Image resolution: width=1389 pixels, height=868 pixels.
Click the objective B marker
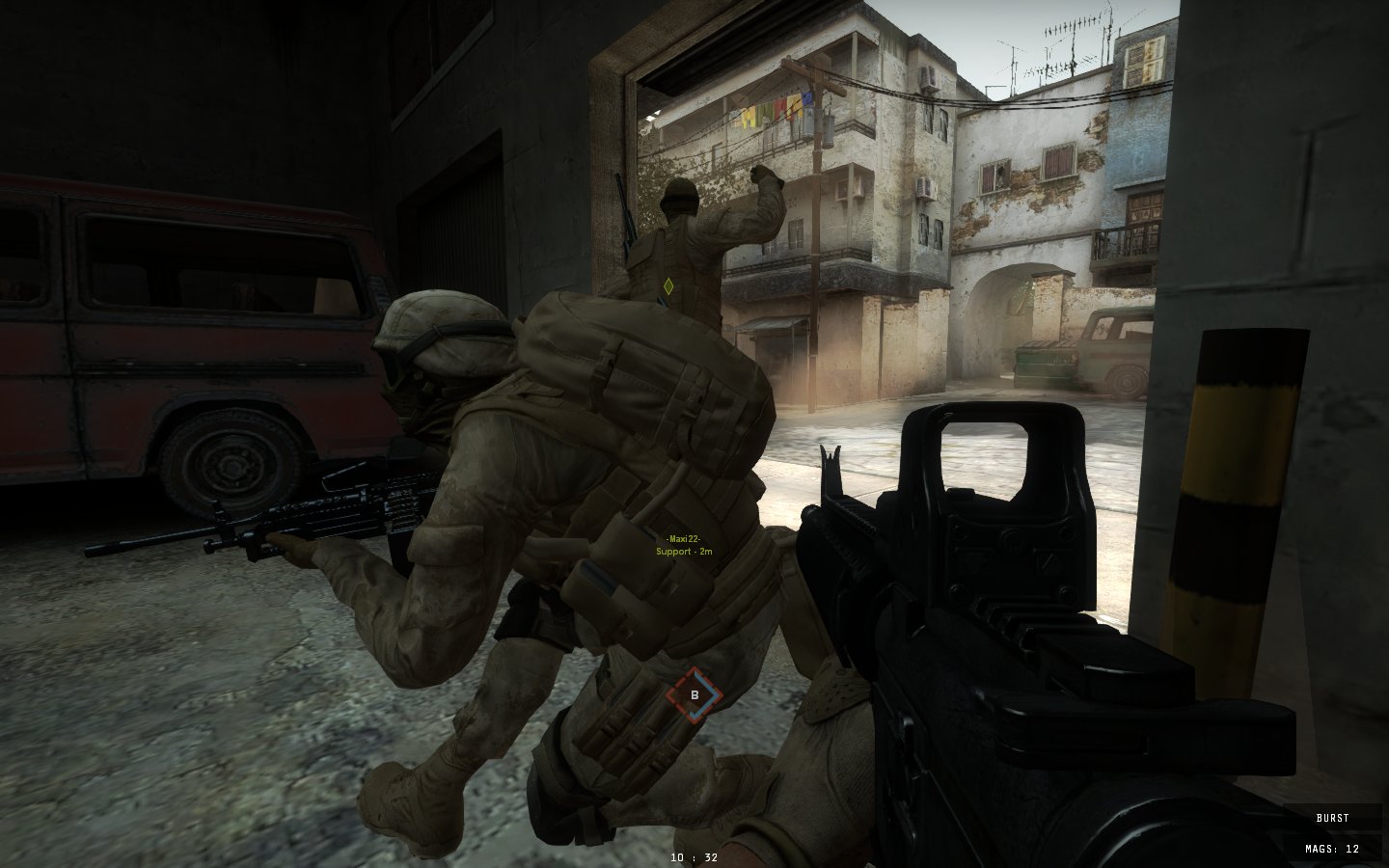694,694
